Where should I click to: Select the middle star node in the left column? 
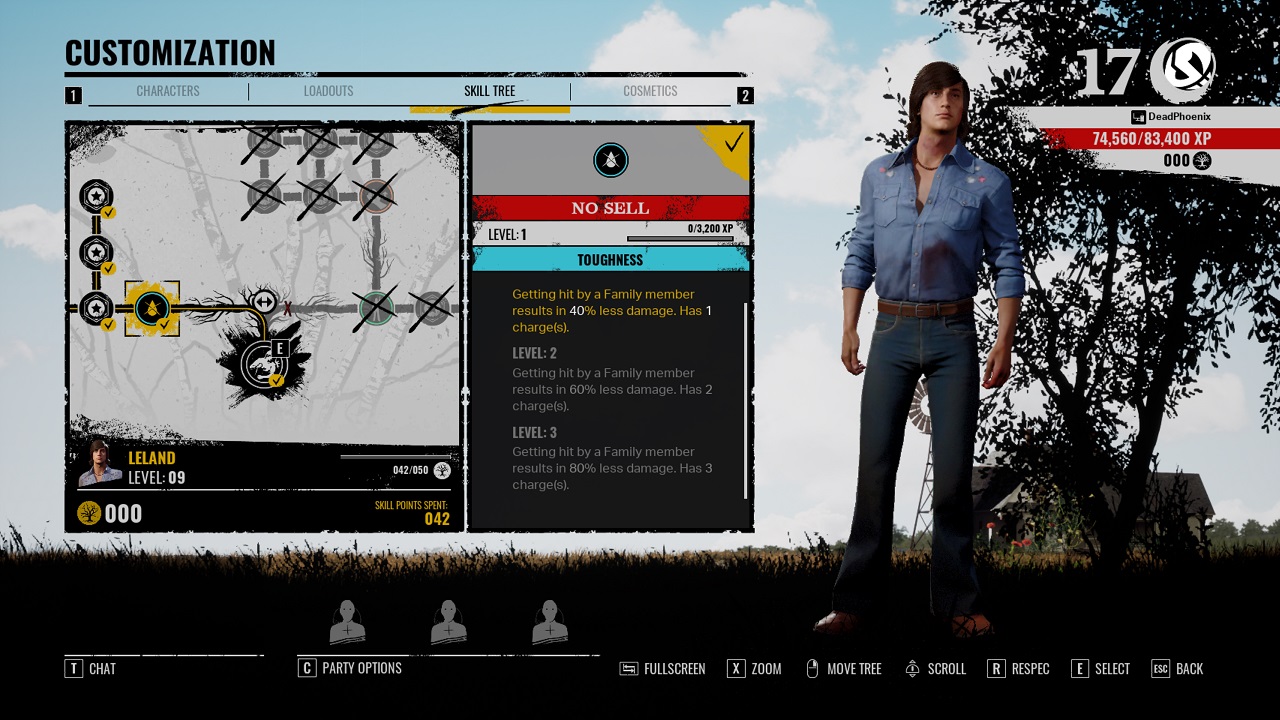pos(96,253)
